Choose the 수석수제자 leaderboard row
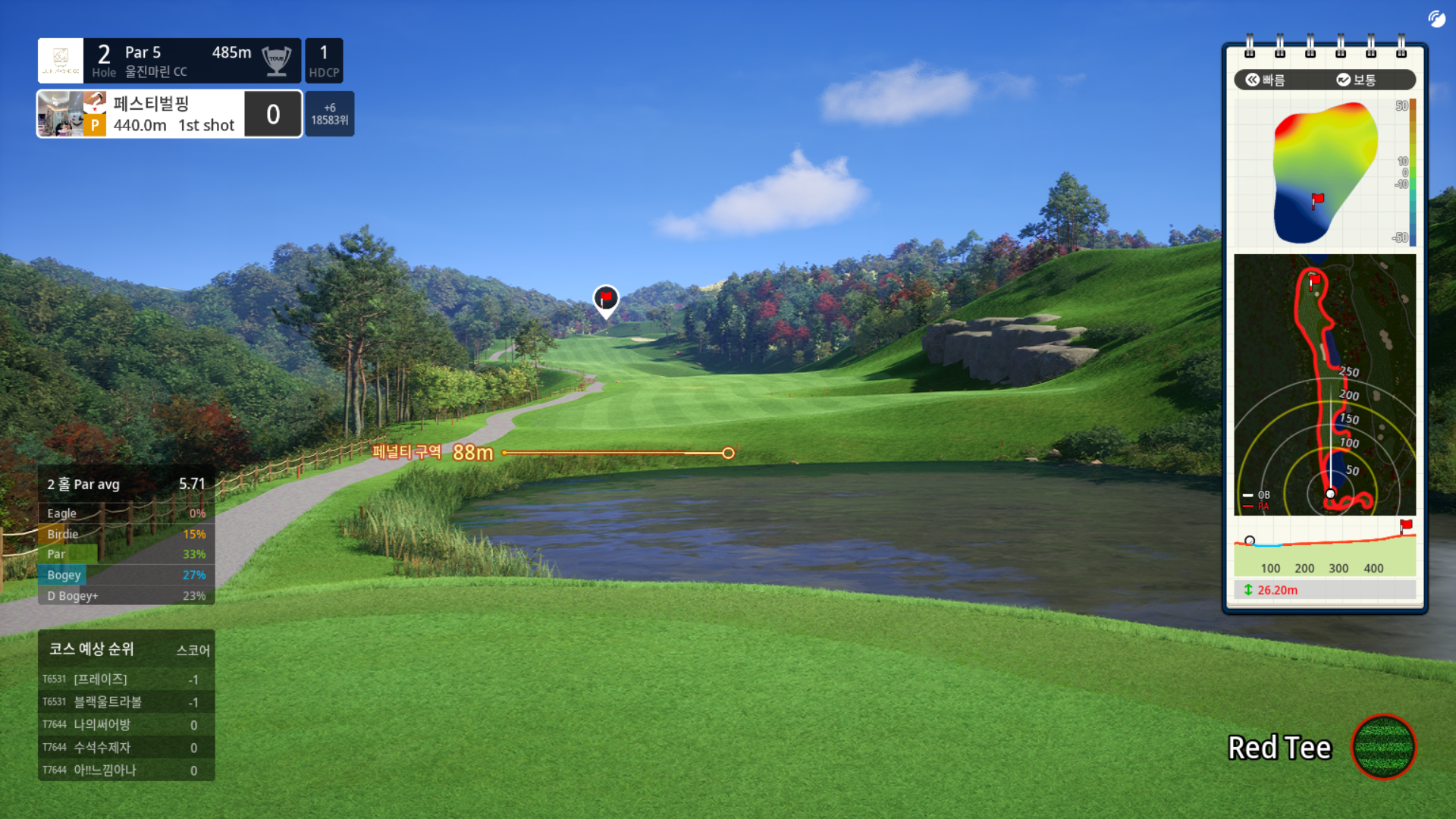 [126, 748]
